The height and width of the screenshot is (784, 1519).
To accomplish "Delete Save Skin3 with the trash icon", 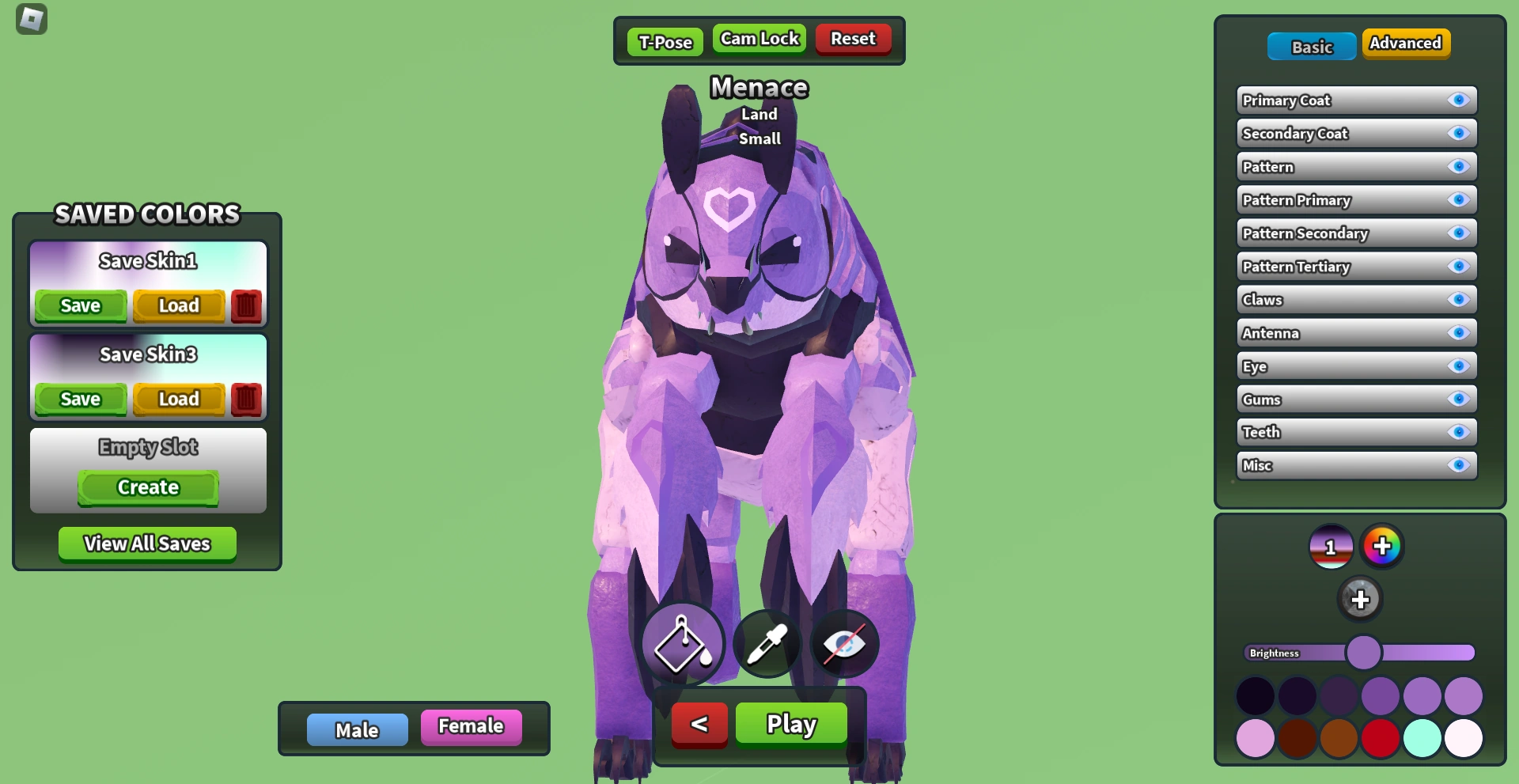I will click(x=245, y=400).
